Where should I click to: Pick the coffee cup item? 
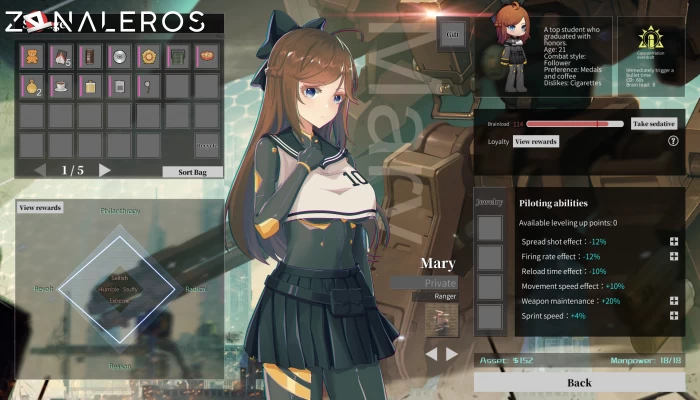point(62,86)
